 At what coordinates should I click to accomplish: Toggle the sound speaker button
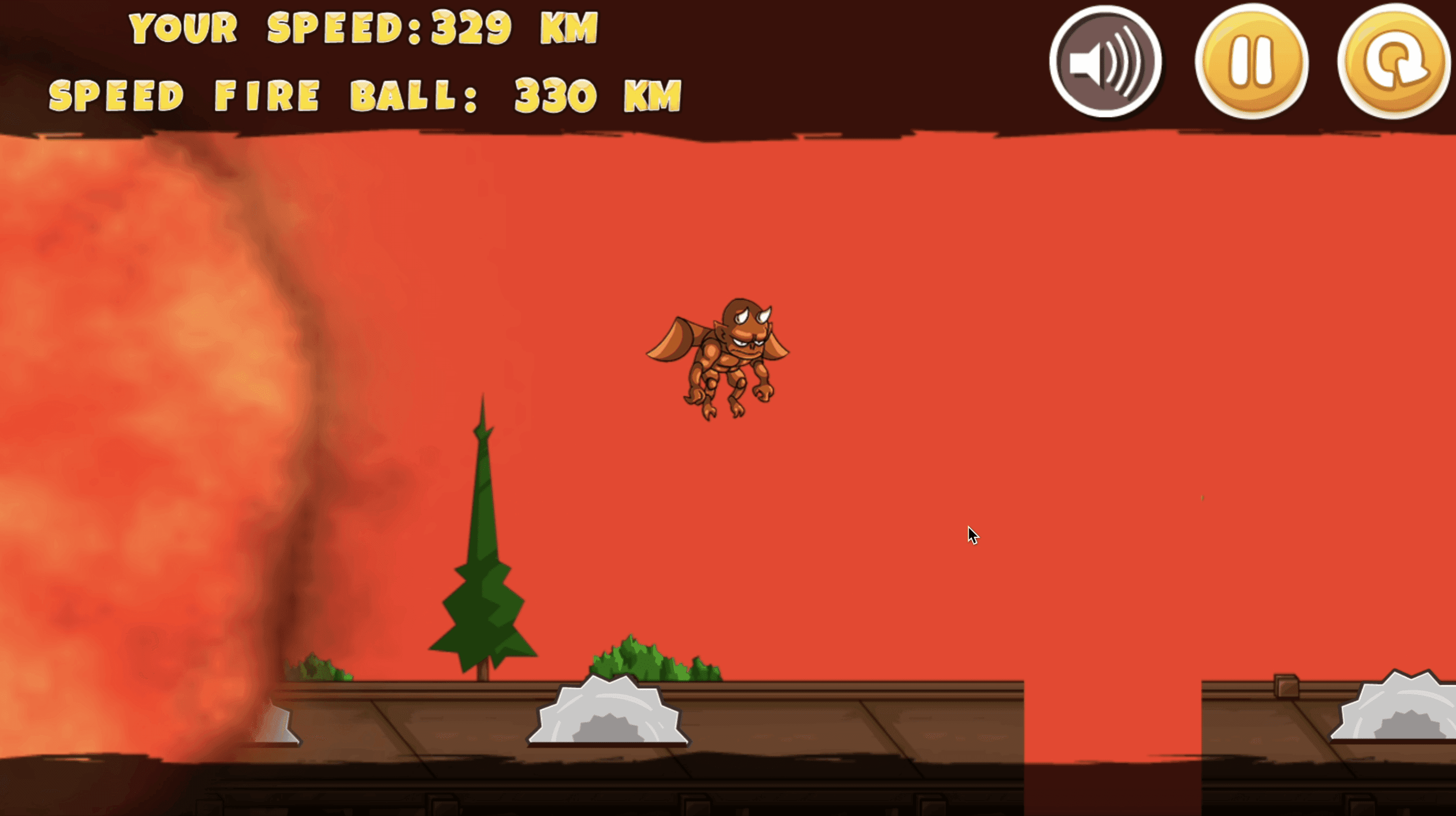[1105, 62]
